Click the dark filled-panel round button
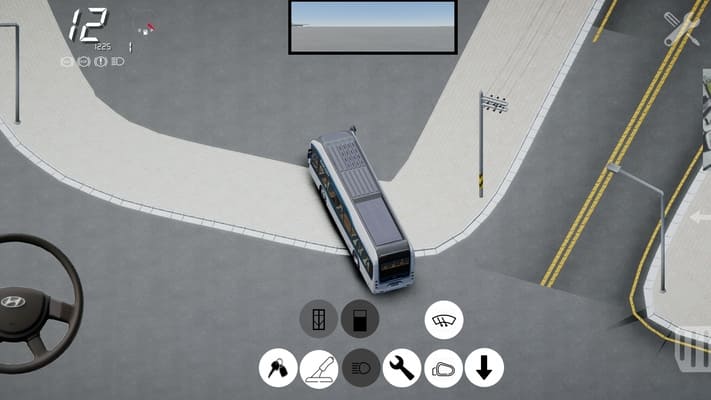This screenshot has width=711, height=400. click(x=360, y=320)
